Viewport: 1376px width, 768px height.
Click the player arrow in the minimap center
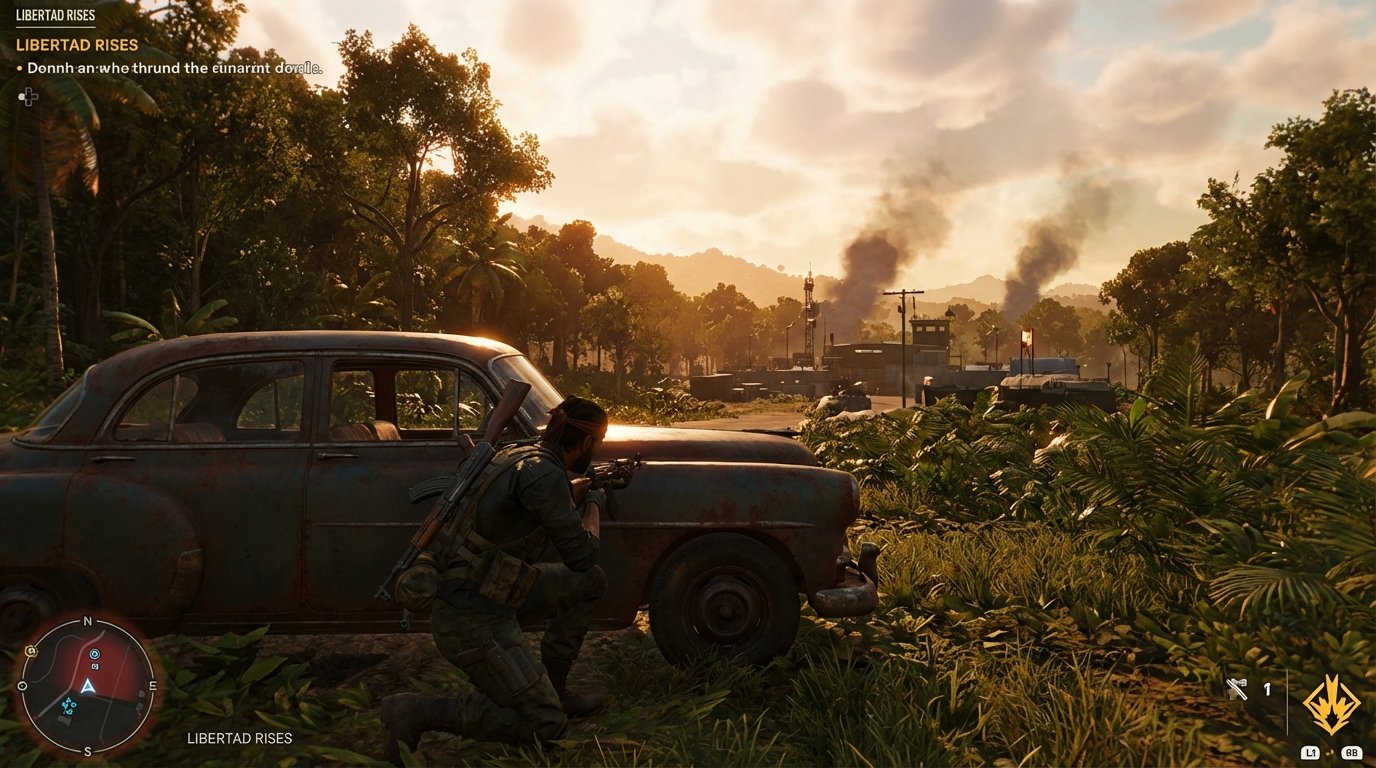(88, 687)
